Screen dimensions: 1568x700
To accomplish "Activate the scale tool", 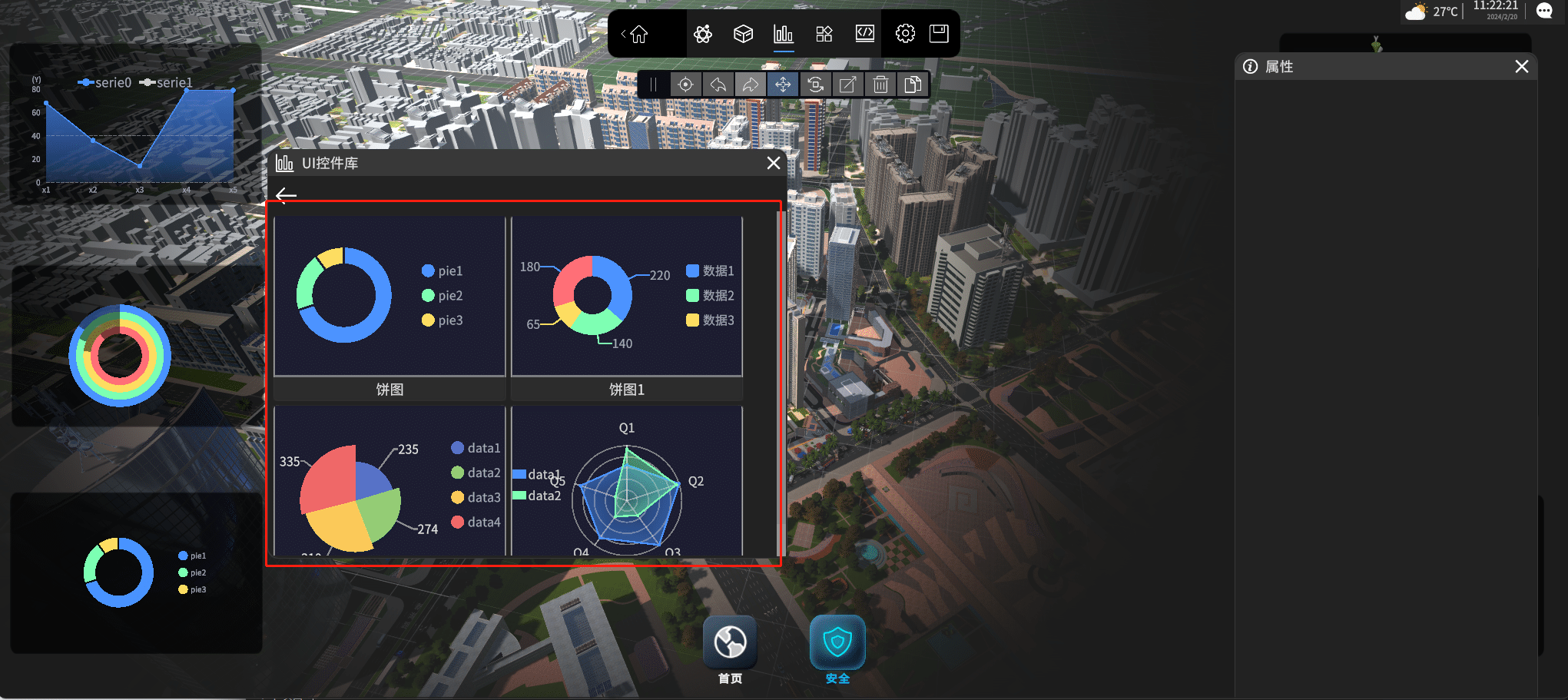I will point(847,85).
